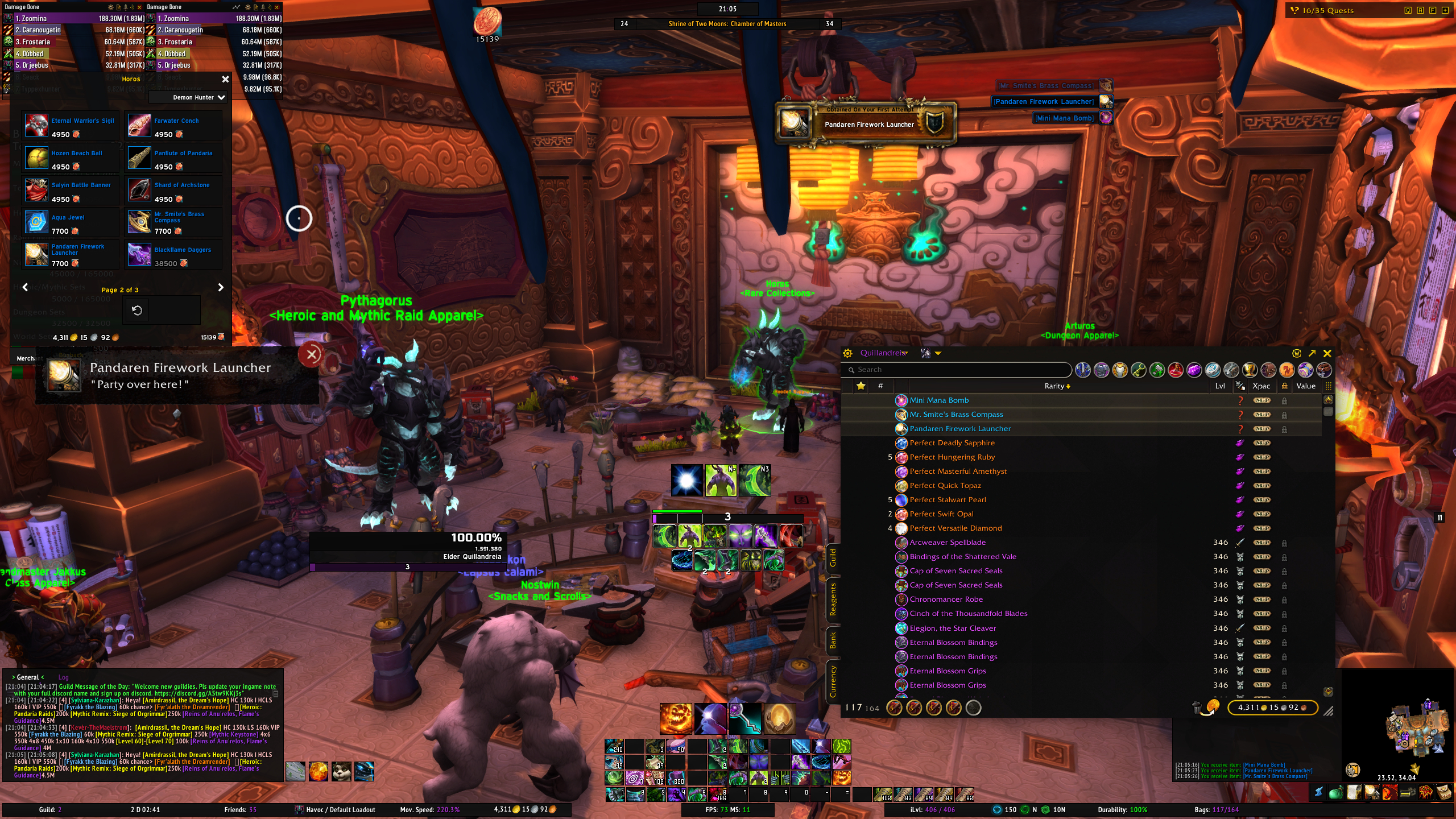Expand the 16/35 Quests tracker header

coord(1327,10)
